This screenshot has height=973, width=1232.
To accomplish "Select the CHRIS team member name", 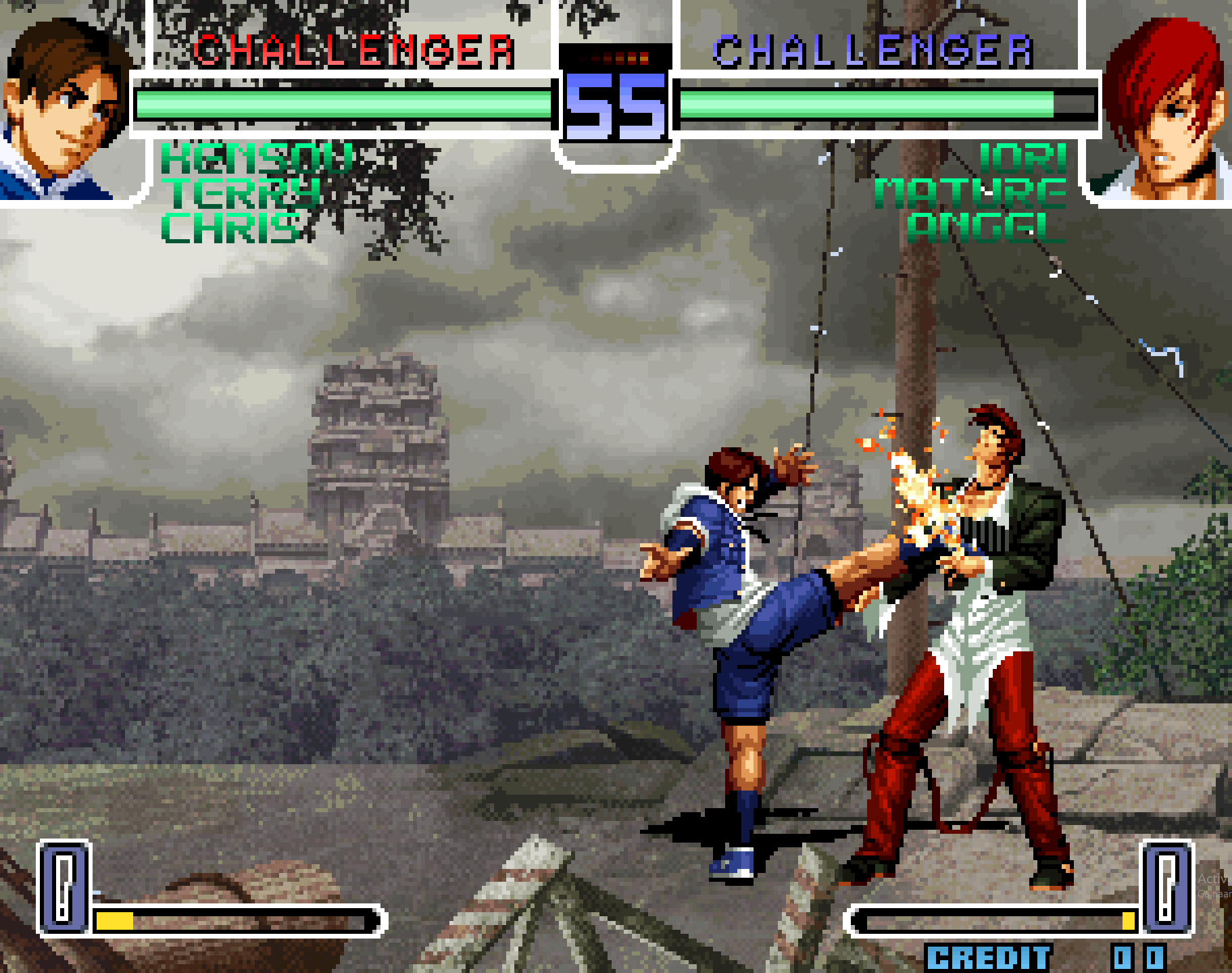I will pyautogui.click(x=233, y=228).
